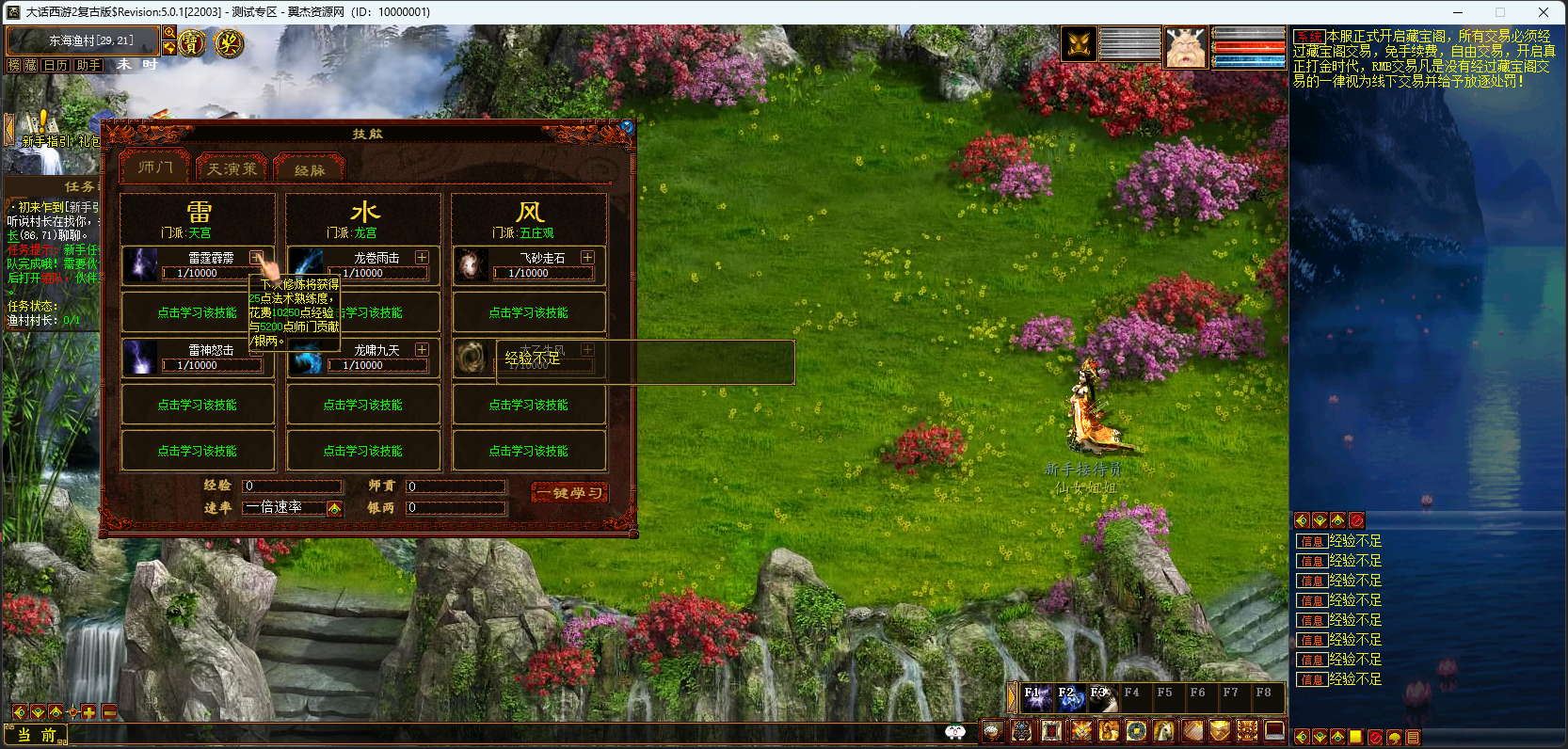Open the 速率 rate dropdown
1568x749 pixels.
[334, 508]
